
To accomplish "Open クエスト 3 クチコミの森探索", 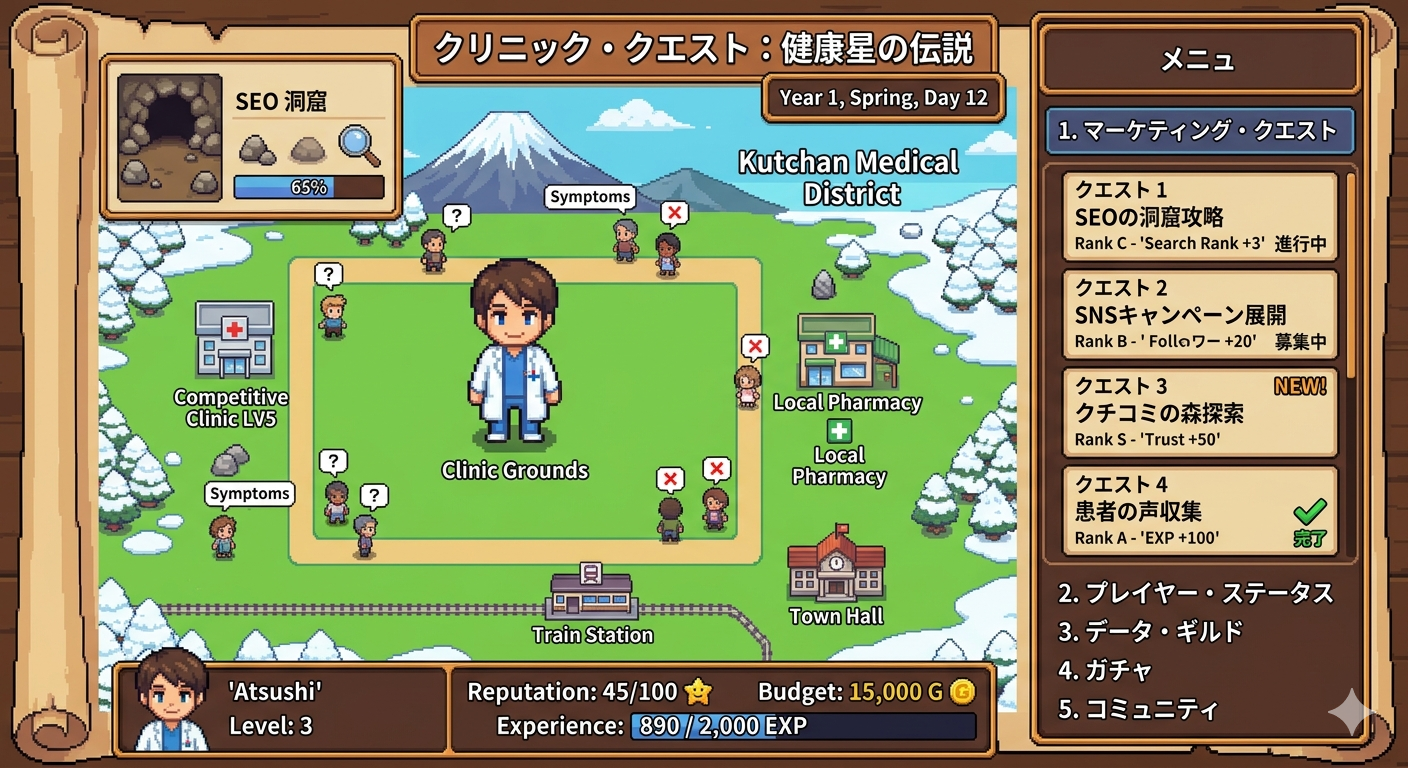I will [1199, 412].
